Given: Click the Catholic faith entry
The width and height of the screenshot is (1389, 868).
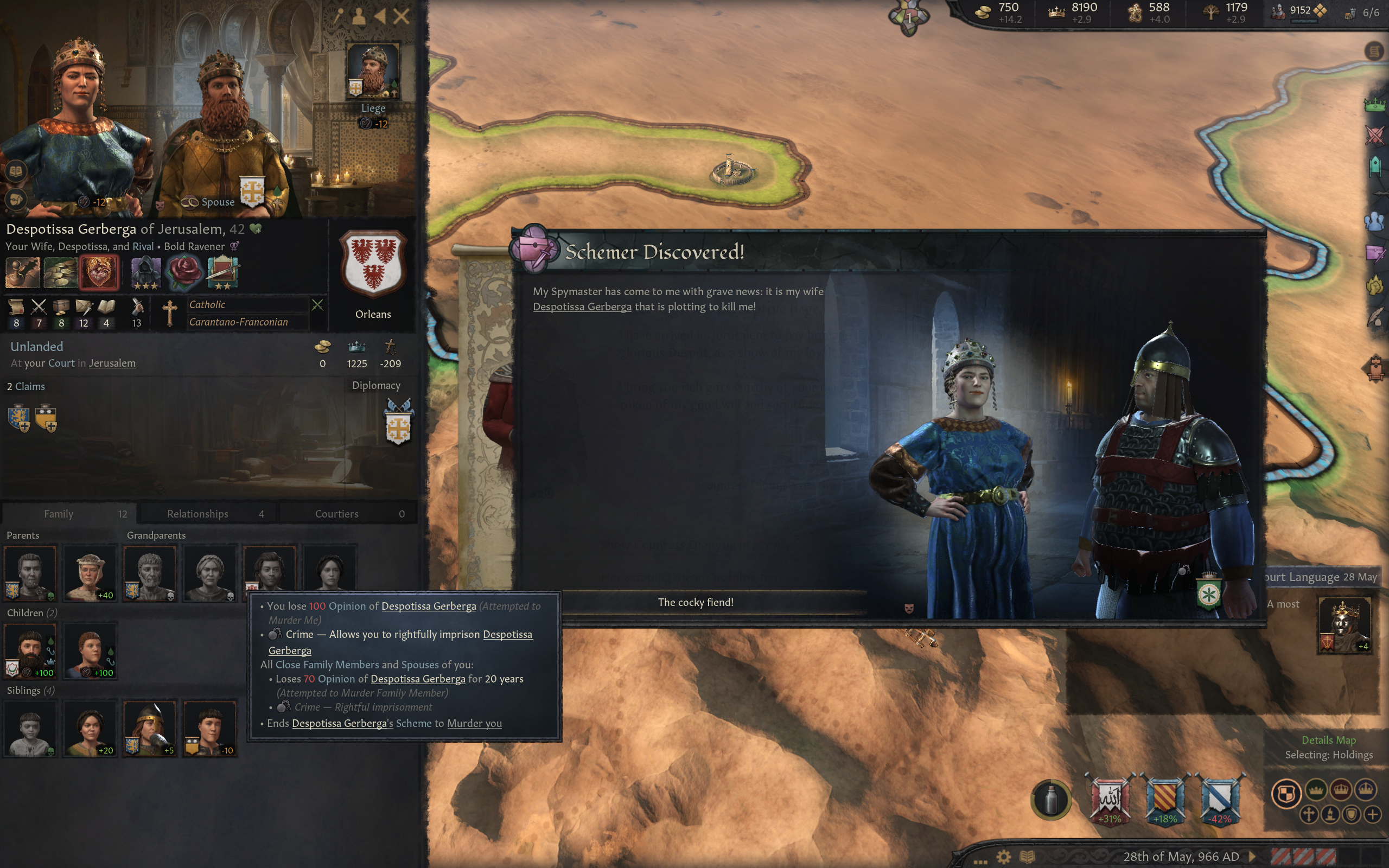Looking at the screenshot, I should click(x=207, y=305).
